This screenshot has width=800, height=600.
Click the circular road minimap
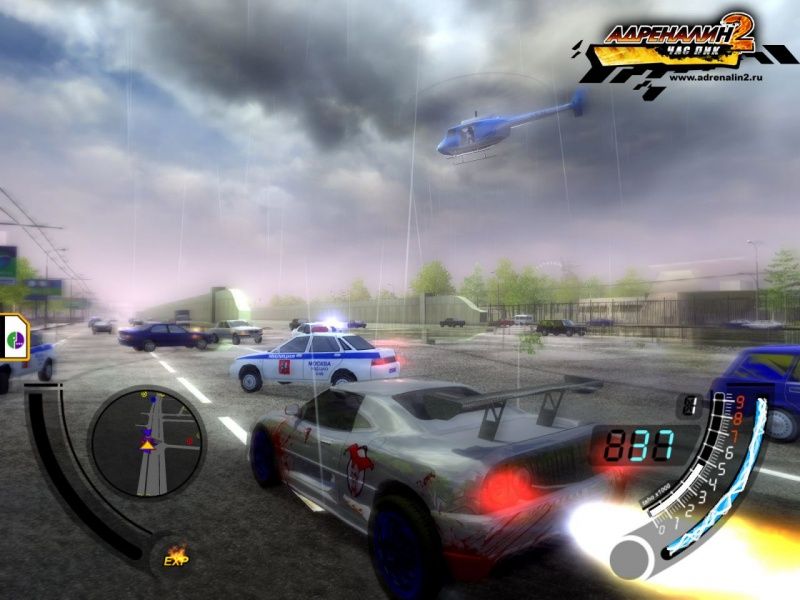[147, 441]
